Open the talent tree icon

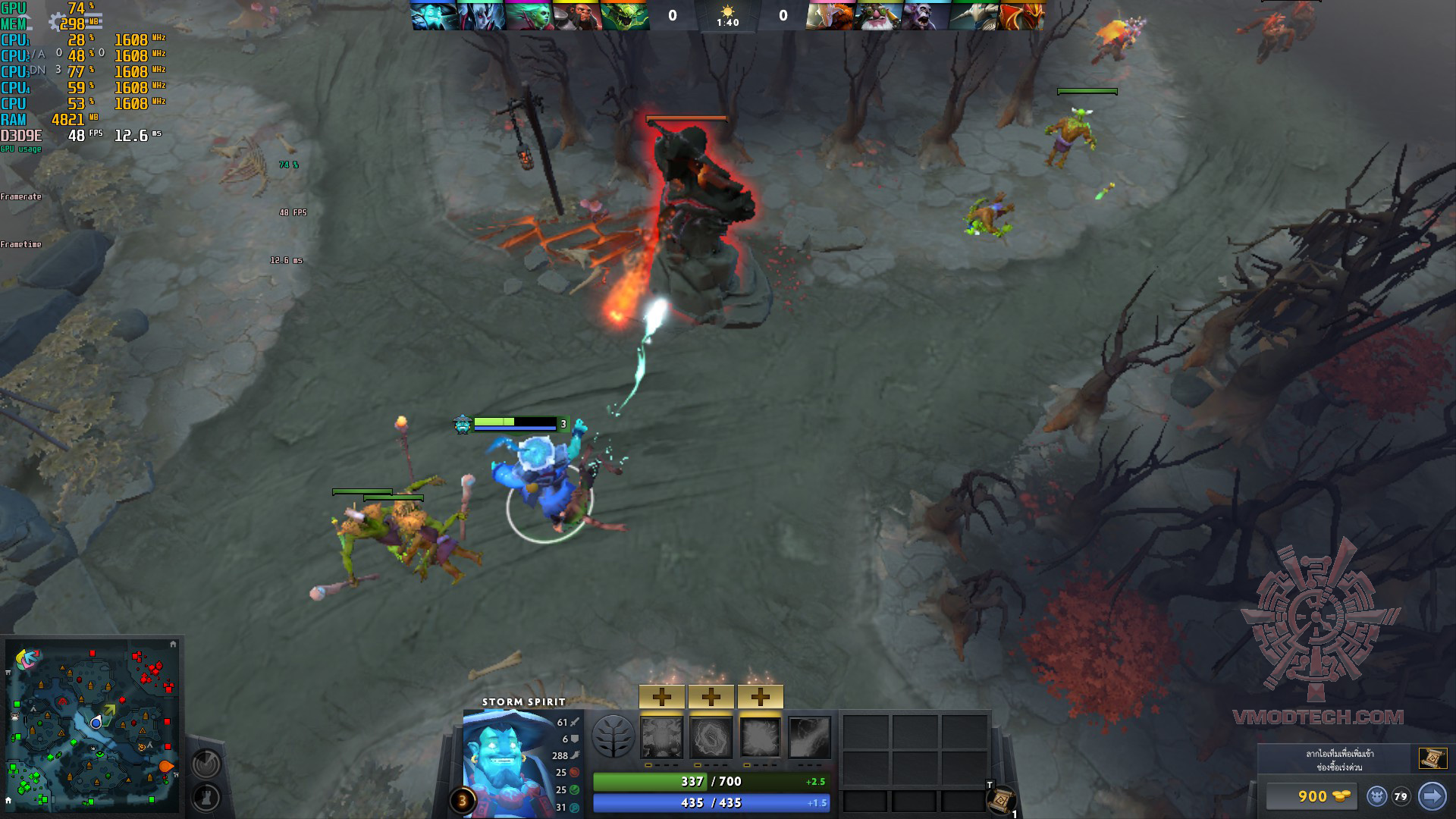(613, 736)
